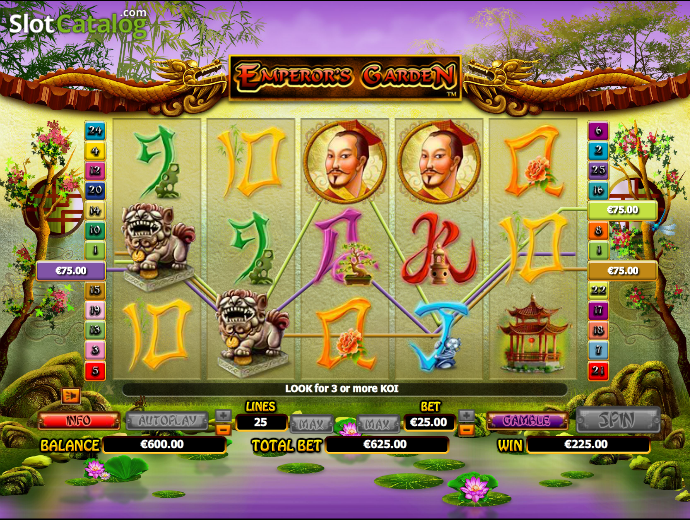Select payline marker 5

coord(95,371)
